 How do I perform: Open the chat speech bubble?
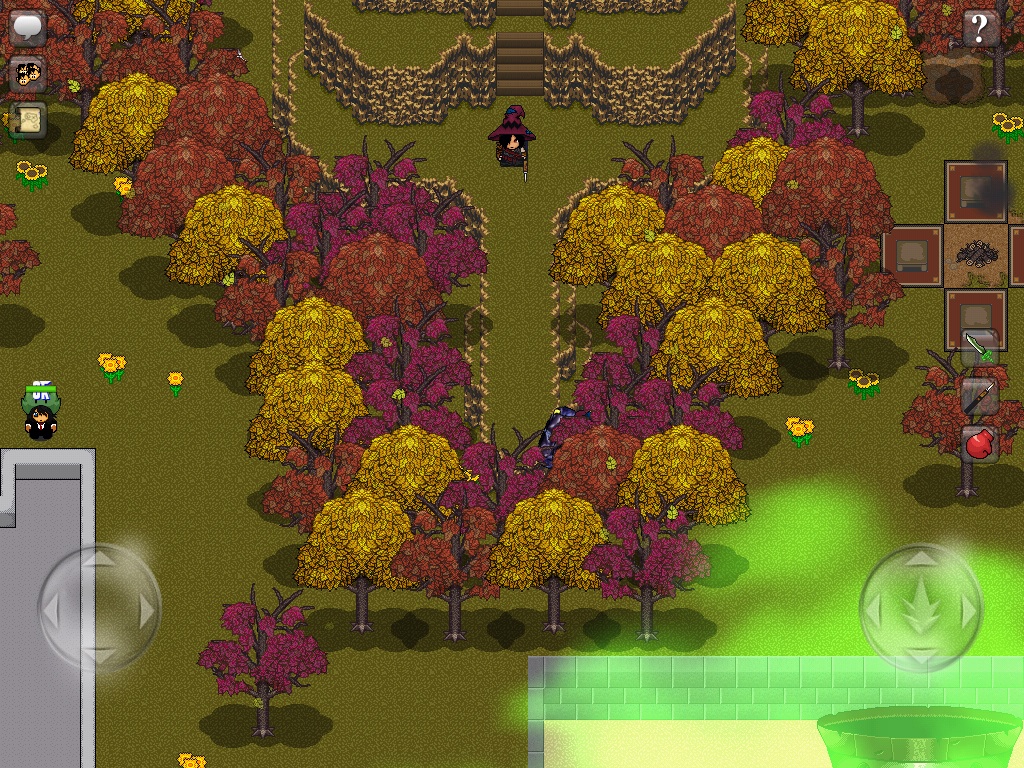point(28,27)
